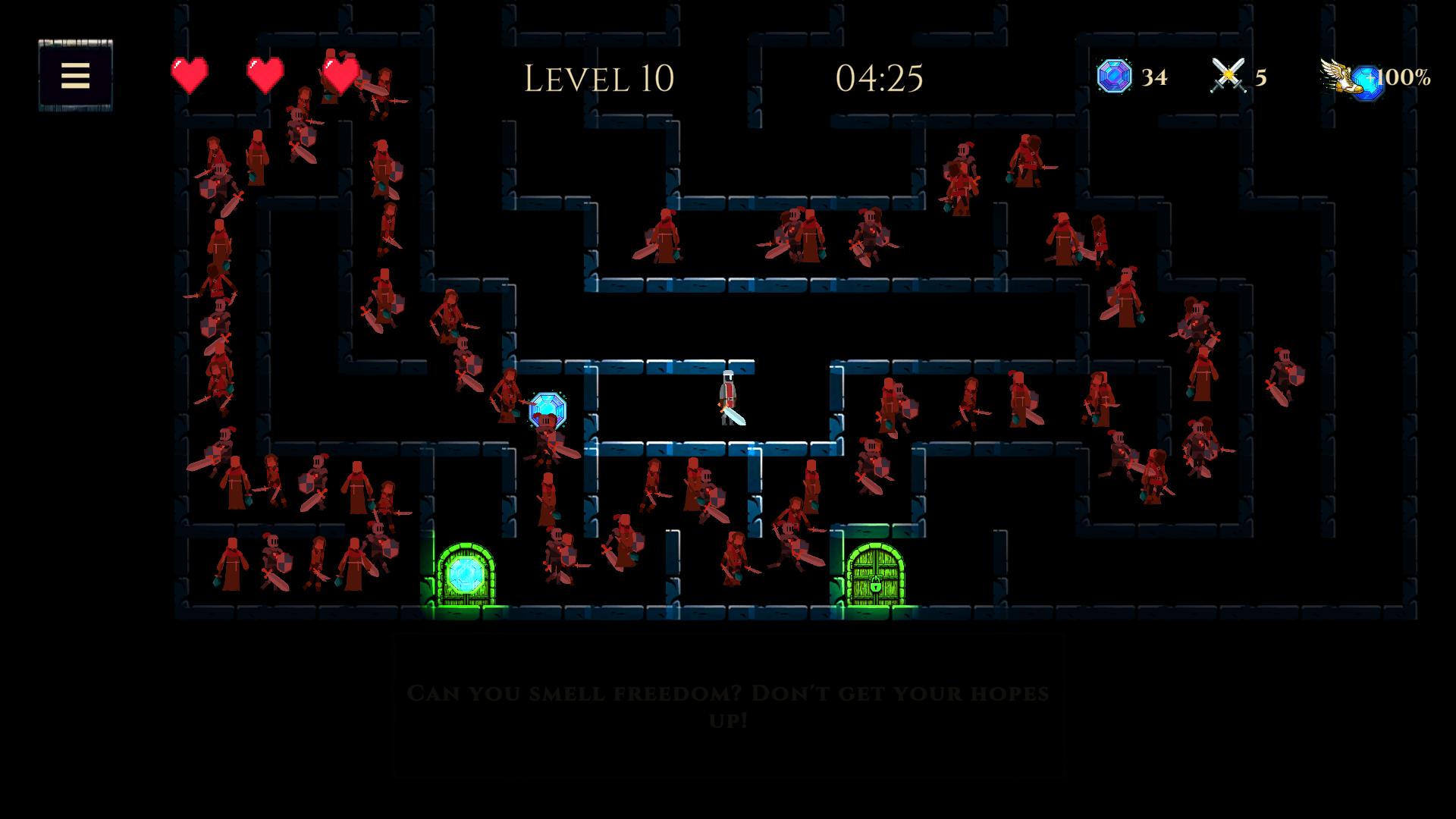Click the winged boot speed icon
The height and width of the screenshot is (819, 1456).
[1338, 77]
